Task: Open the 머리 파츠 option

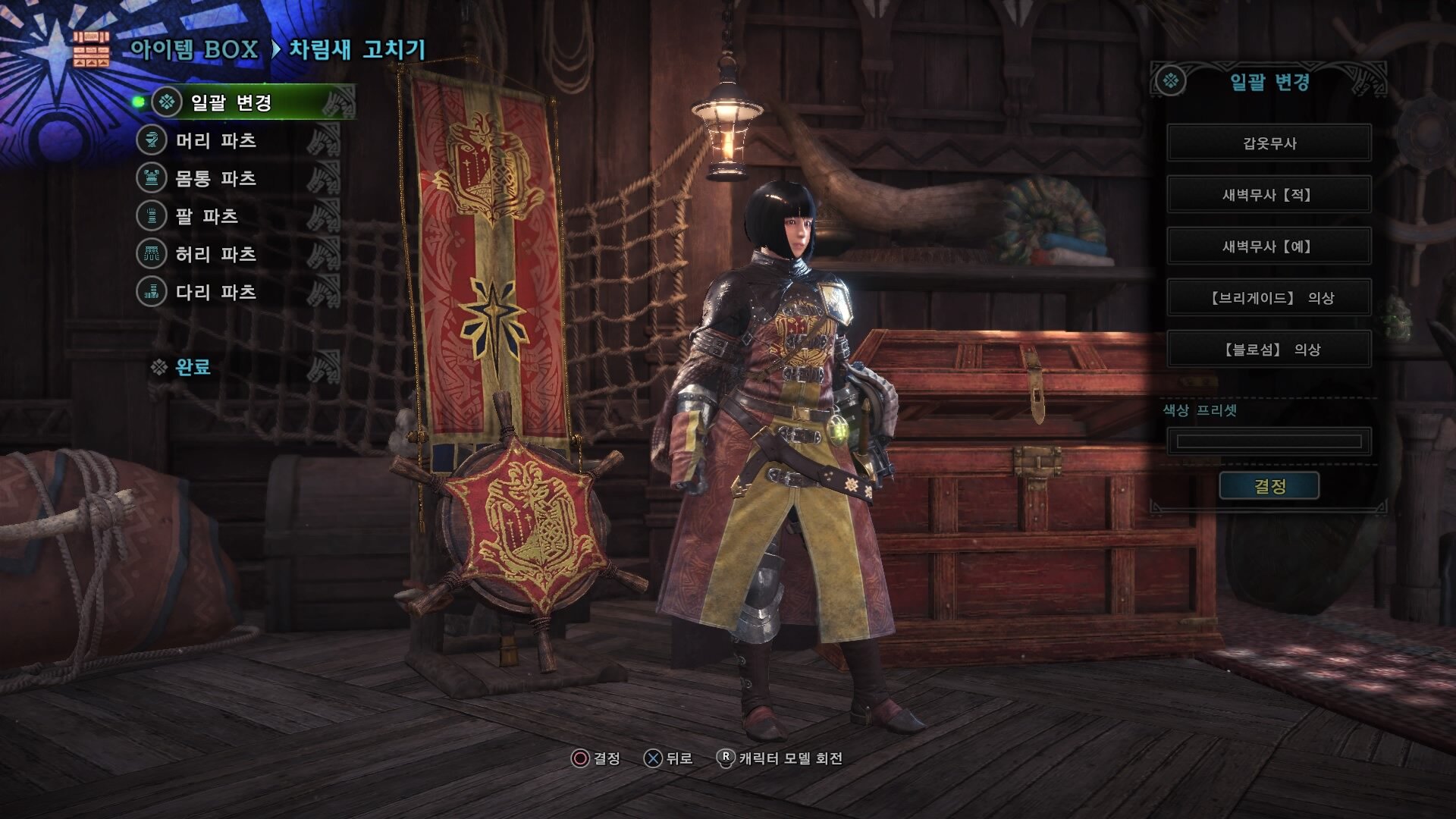Action: pyautogui.click(x=215, y=140)
